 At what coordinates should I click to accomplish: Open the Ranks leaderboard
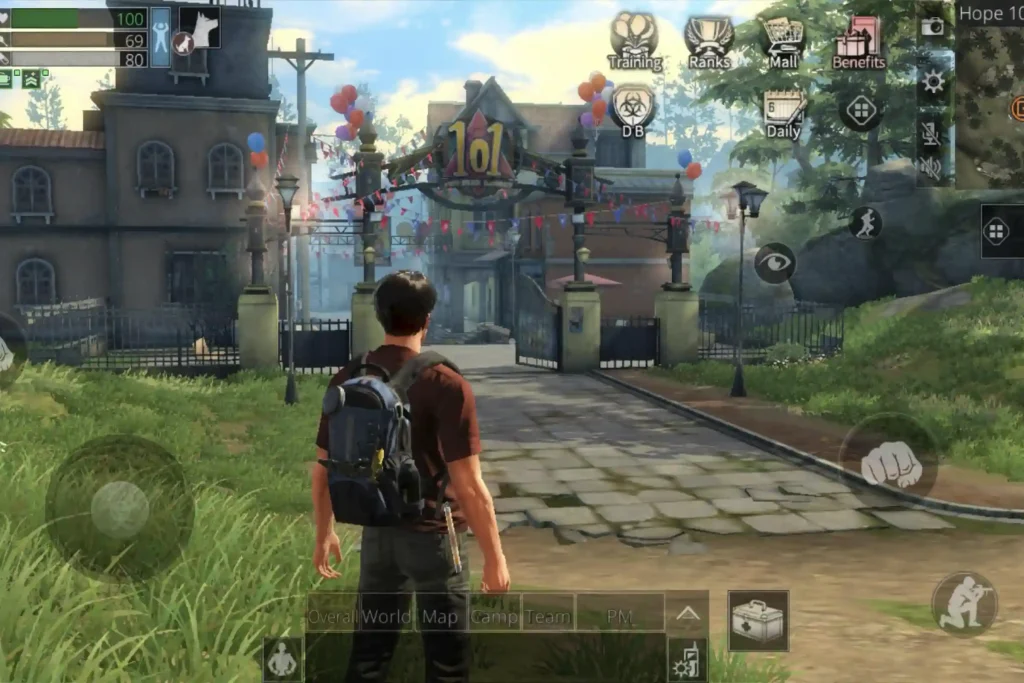coord(708,40)
